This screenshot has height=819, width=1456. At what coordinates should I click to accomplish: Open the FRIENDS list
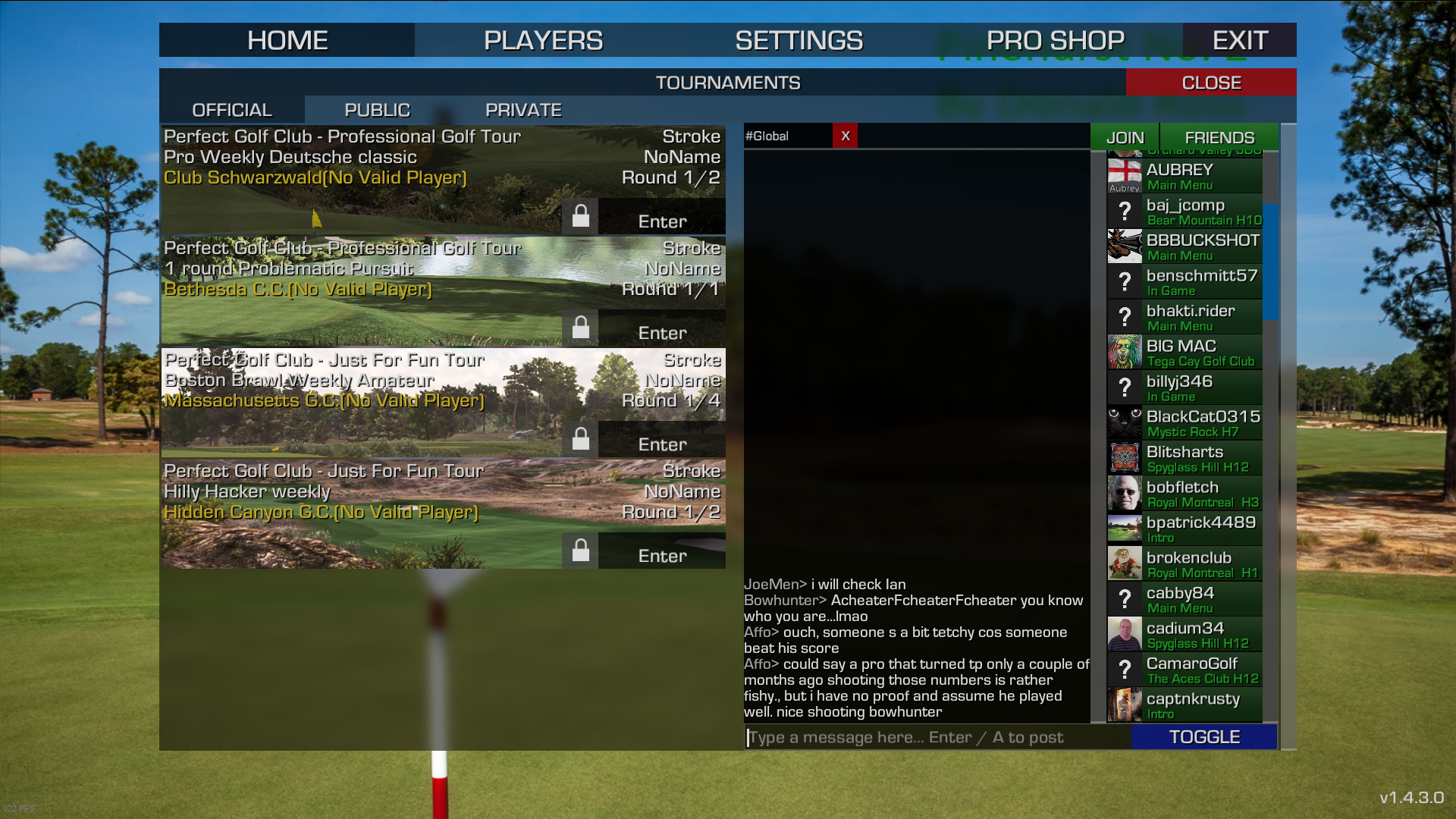pos(1219,137)
